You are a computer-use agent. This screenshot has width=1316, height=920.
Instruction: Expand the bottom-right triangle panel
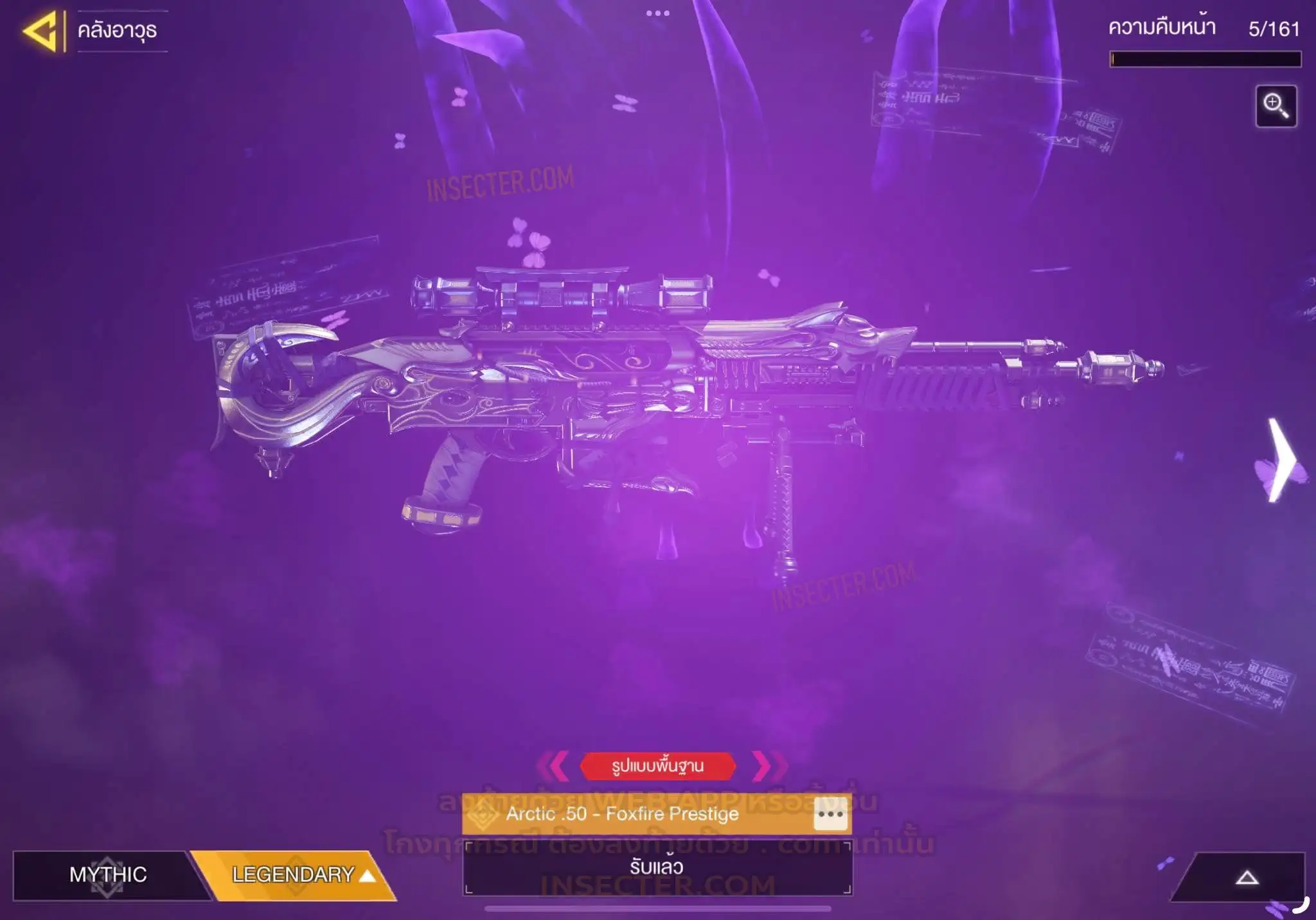(x=1246, y=878)
